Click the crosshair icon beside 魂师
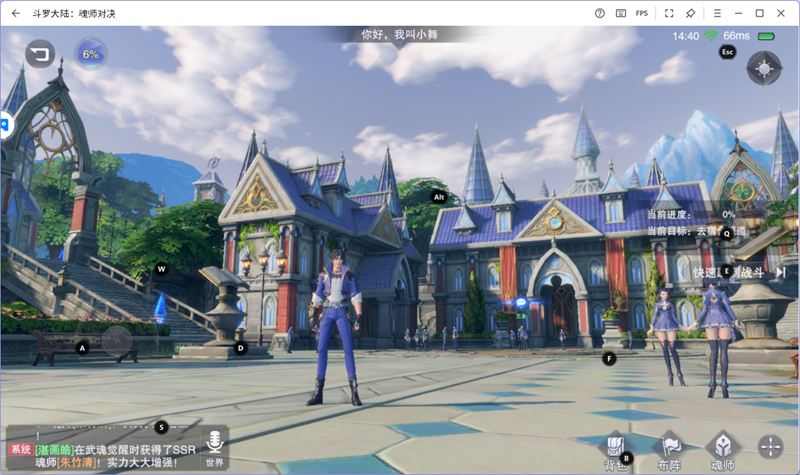The image size is (800, 475). coord(771,447)
